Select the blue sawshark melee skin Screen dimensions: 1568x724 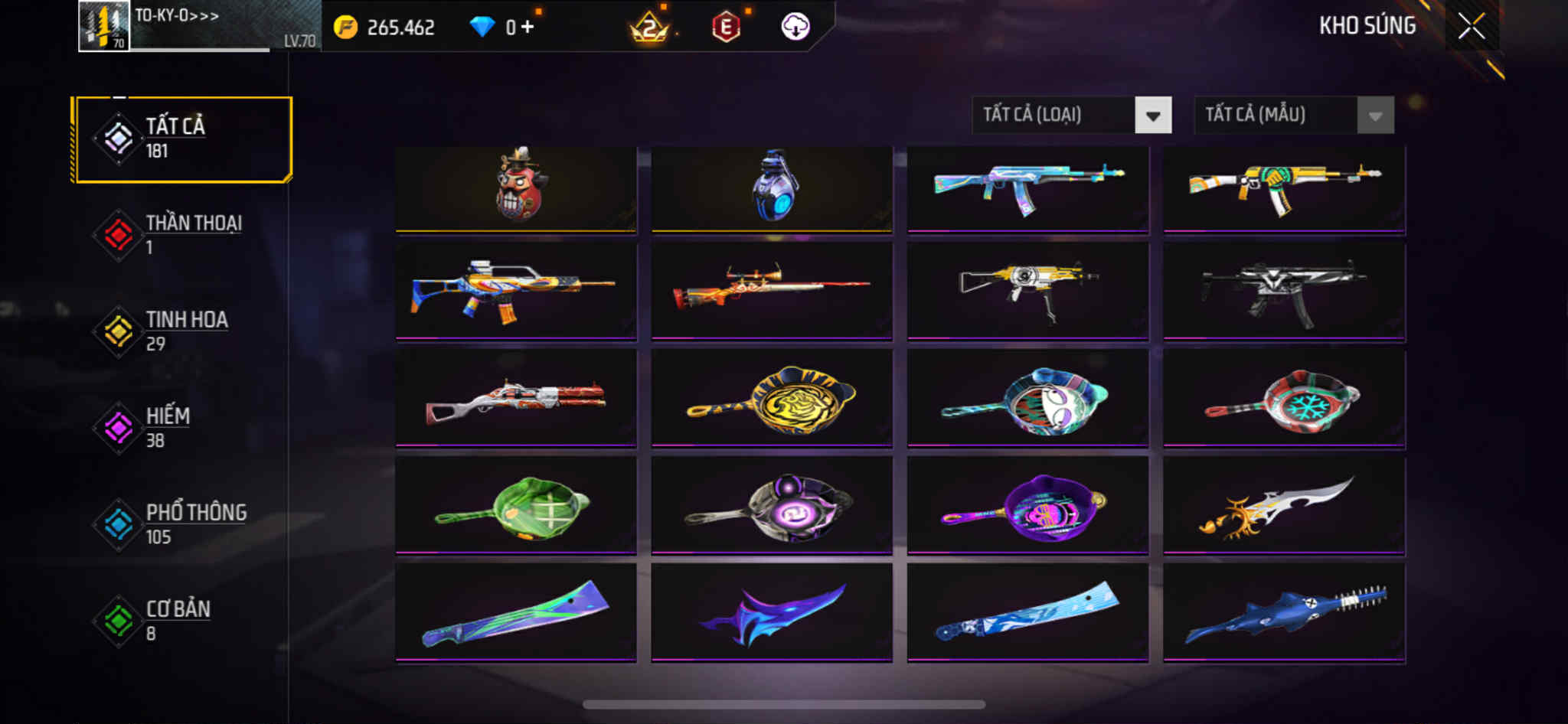click(x=1284, y=612)
